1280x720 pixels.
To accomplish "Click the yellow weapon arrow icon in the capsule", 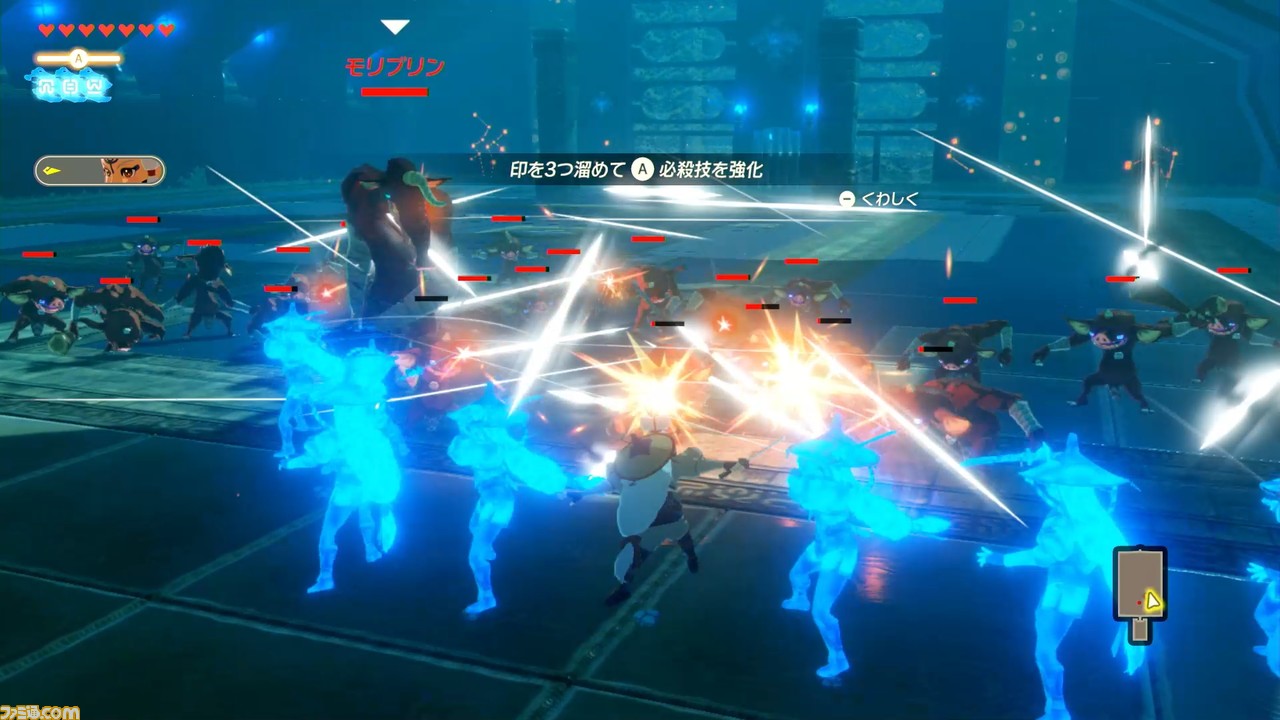I will coord(53,171).
